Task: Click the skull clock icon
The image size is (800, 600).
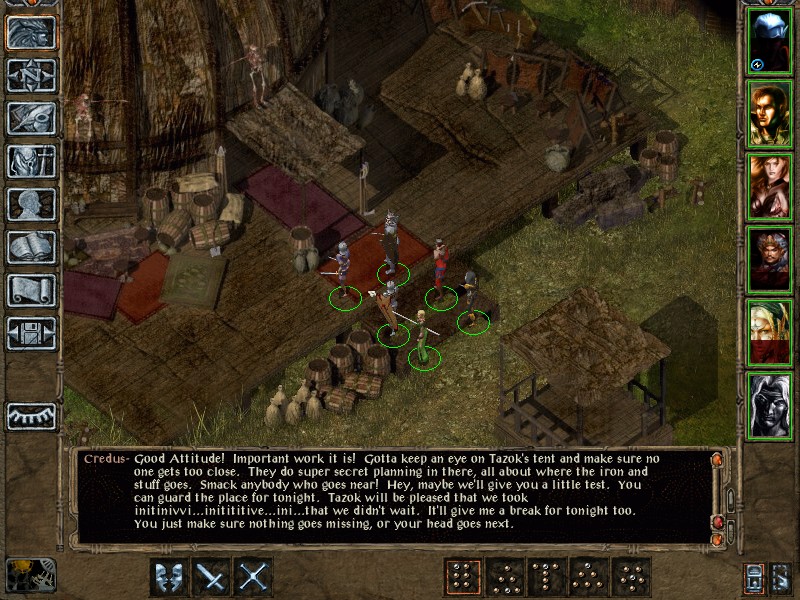Action: point(31,575)
